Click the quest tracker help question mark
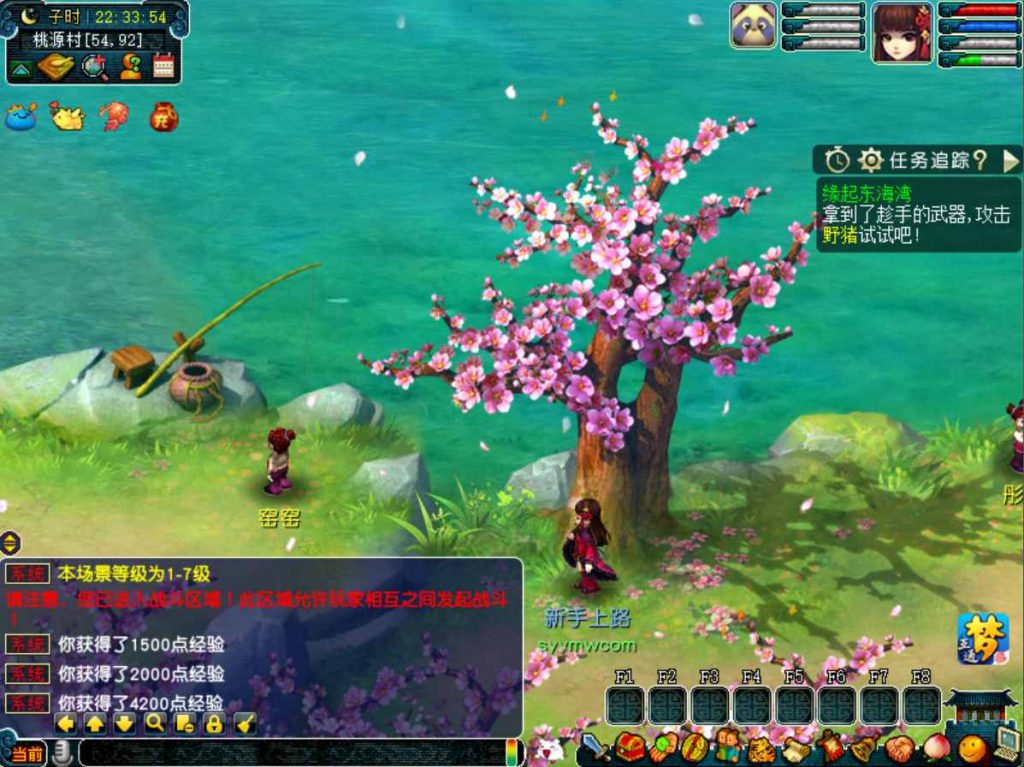 (x=980, y=160)
